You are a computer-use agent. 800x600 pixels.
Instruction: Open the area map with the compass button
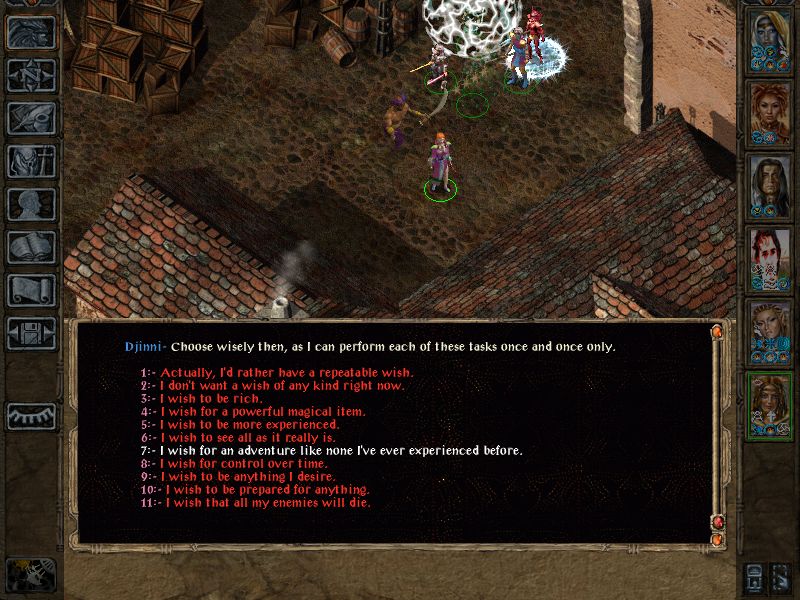(x=31, y=75)
